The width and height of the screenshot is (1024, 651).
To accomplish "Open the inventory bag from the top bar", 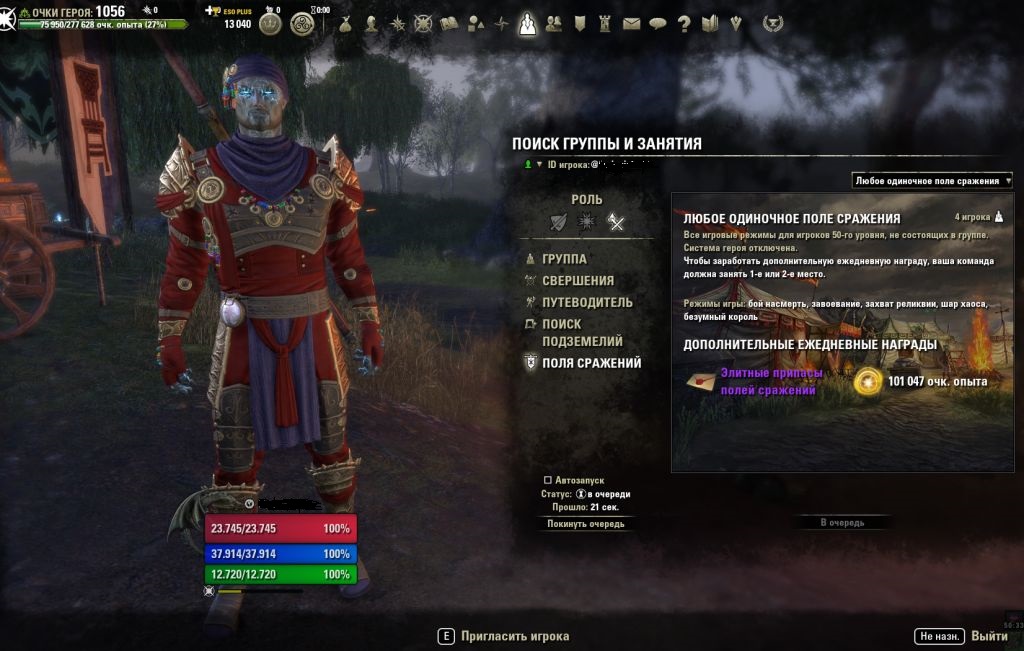I will 346,23.
